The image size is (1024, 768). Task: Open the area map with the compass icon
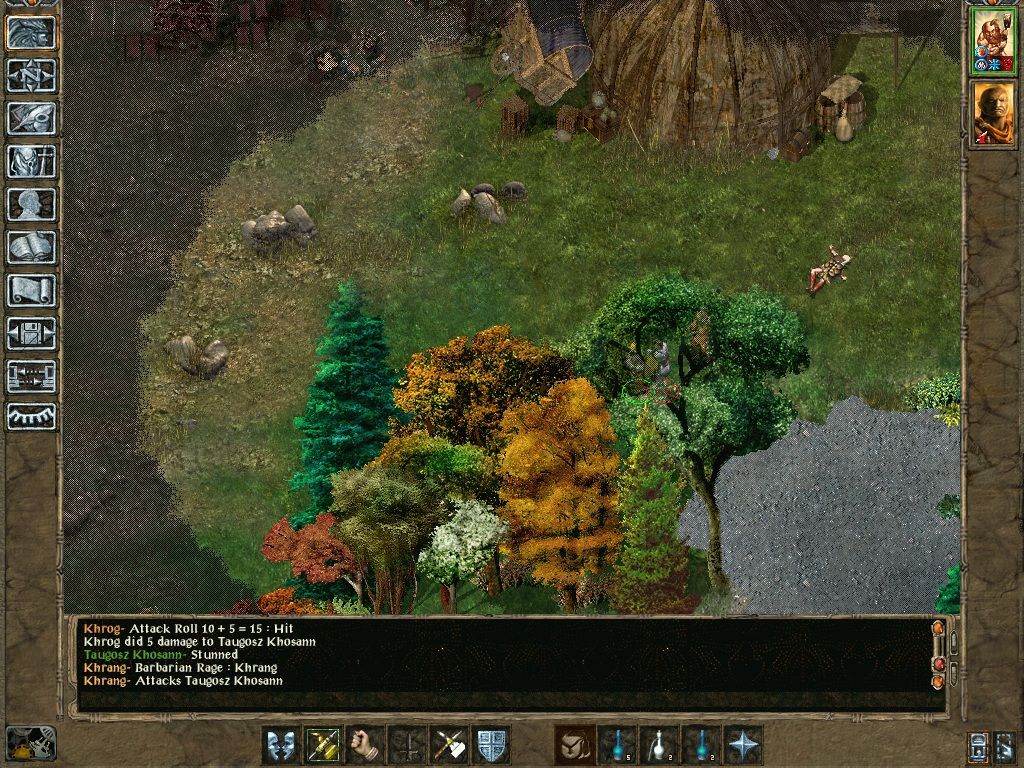[31, 75]
